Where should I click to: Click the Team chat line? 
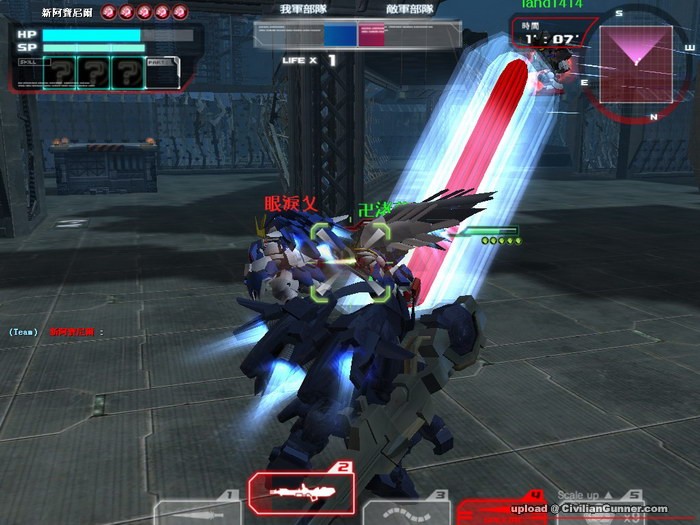point(56,331)
